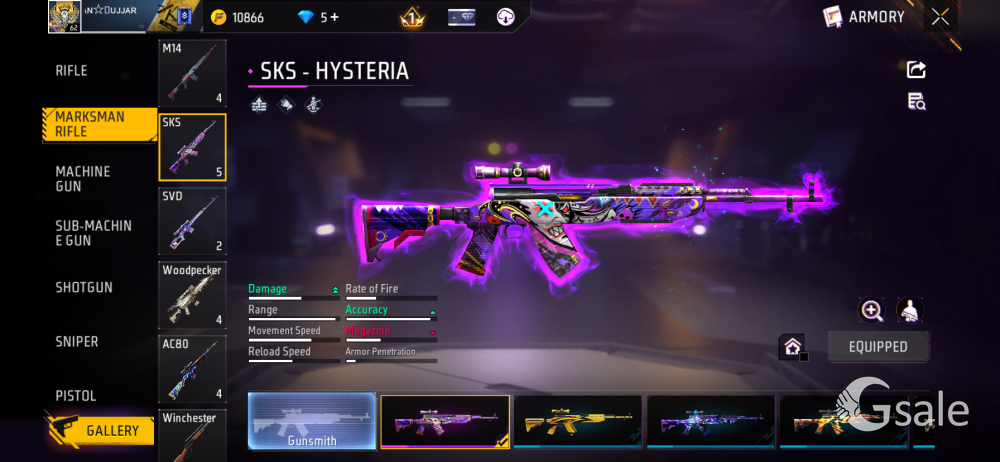
Task: Open the player profile avatar
Action: [64, 17]
